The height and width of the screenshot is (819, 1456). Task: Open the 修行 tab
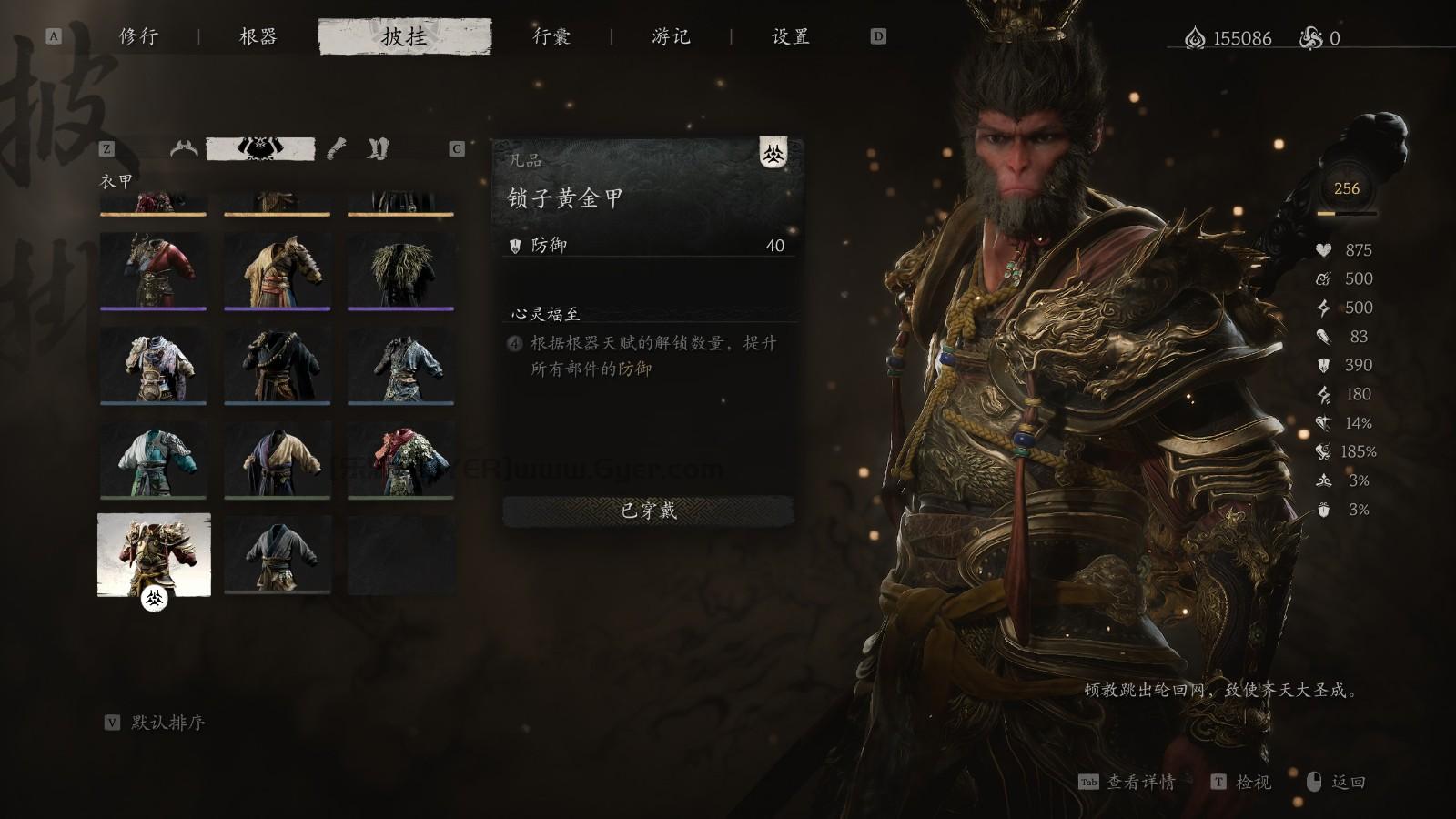coord(138,36)
